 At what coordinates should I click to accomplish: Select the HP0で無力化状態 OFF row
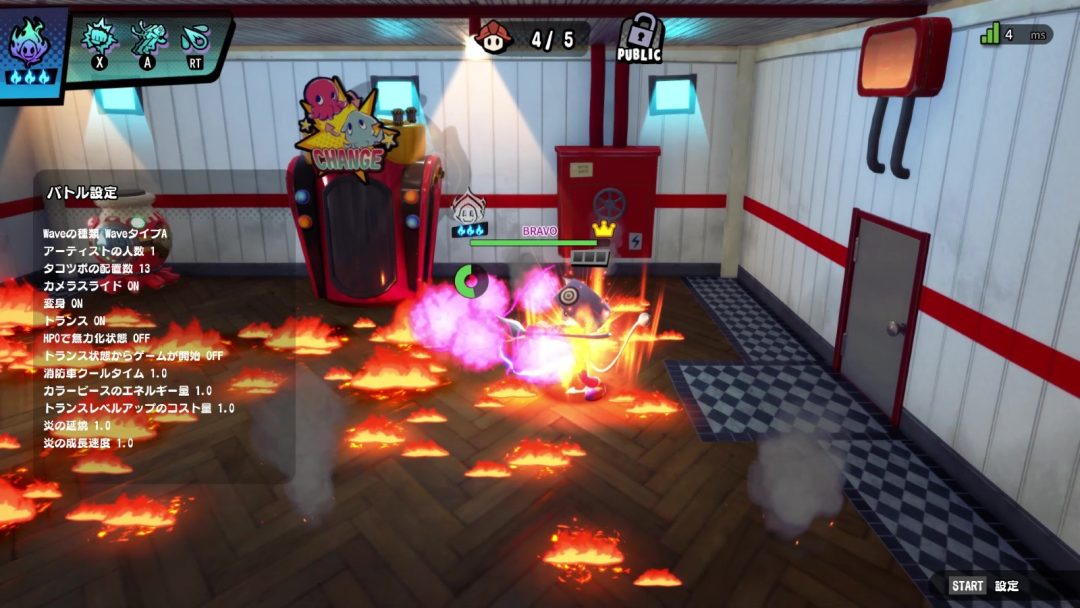click(97, 338)
